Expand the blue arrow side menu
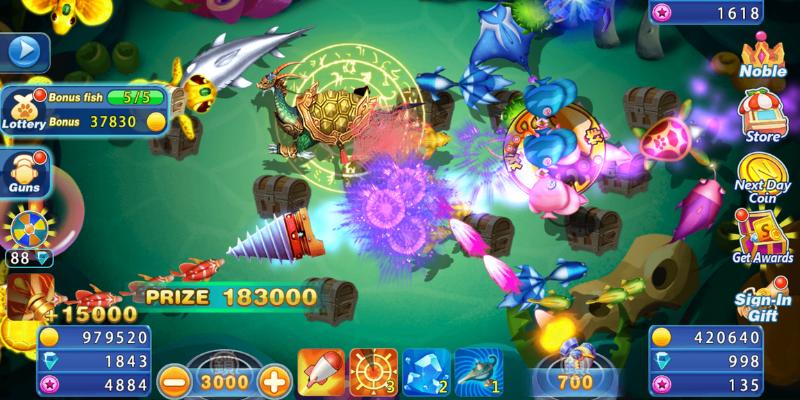 [27, 50]
